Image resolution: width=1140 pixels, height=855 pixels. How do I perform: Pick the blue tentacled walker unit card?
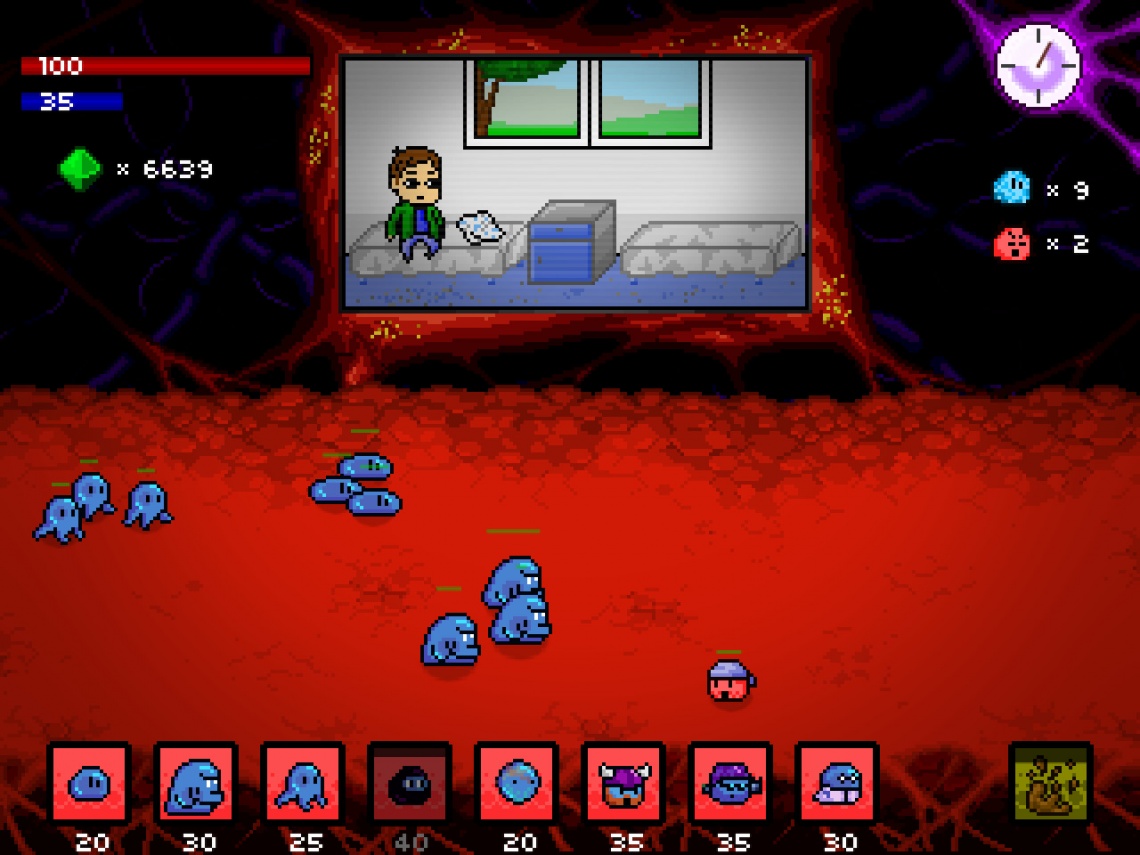tap(303, 783)
